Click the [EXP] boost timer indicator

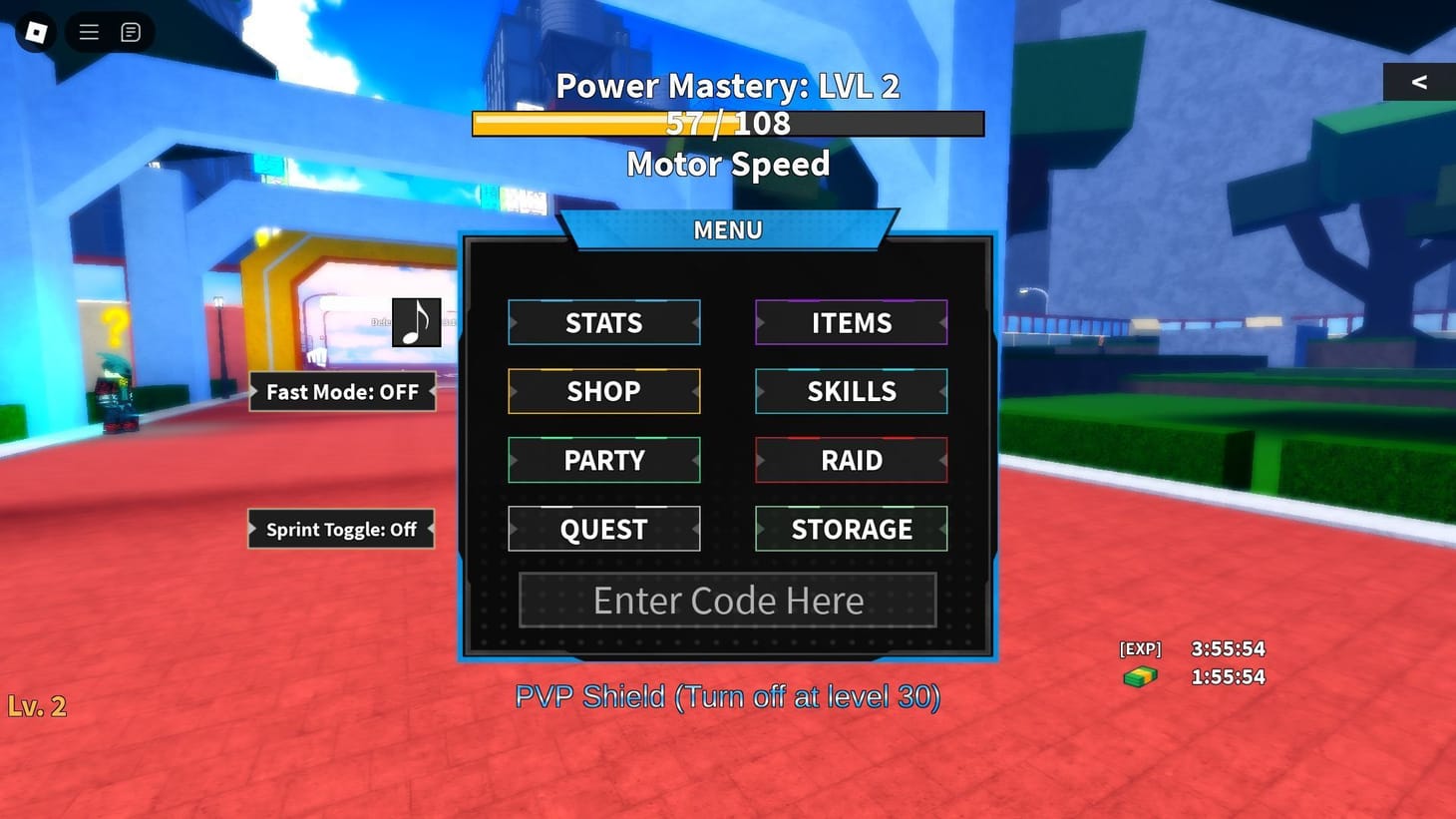click(1139, 648)
